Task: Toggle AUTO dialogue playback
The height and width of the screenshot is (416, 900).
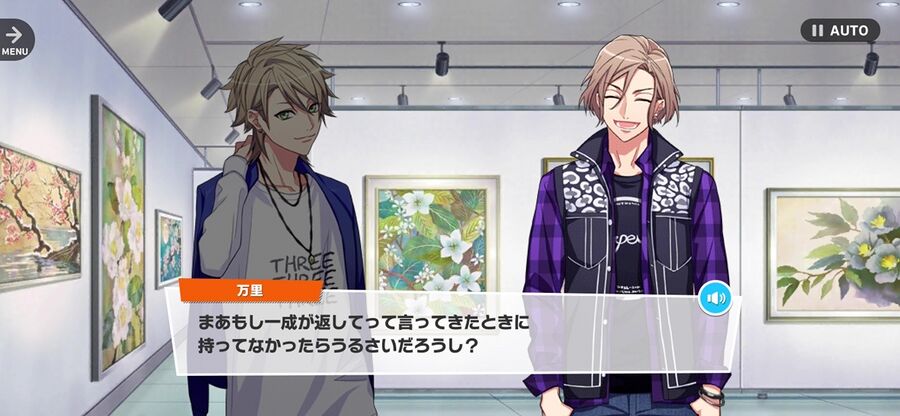Action: pos(840,30)
